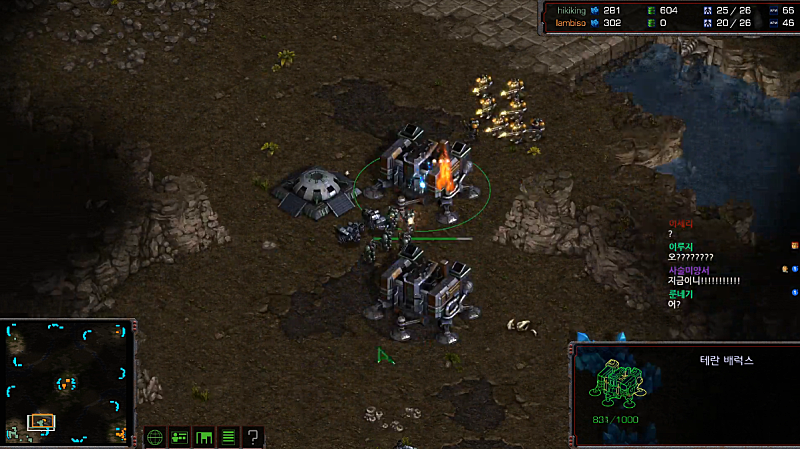The height and width of the screenshot is (449, 800).
Task: Click the bar chart icon button
Action: (204, 437)
